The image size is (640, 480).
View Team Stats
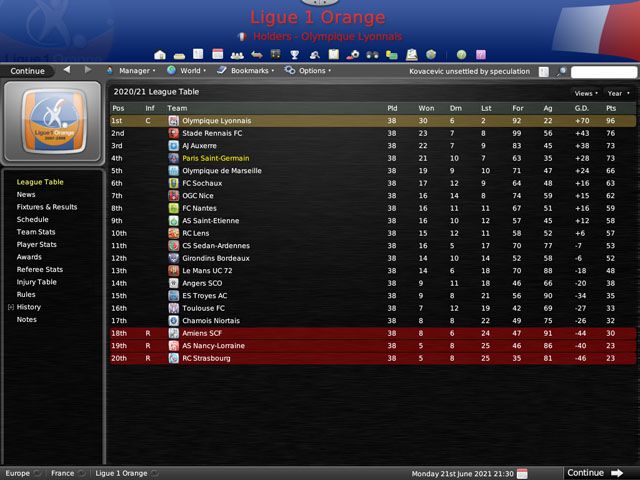point(36,232)
